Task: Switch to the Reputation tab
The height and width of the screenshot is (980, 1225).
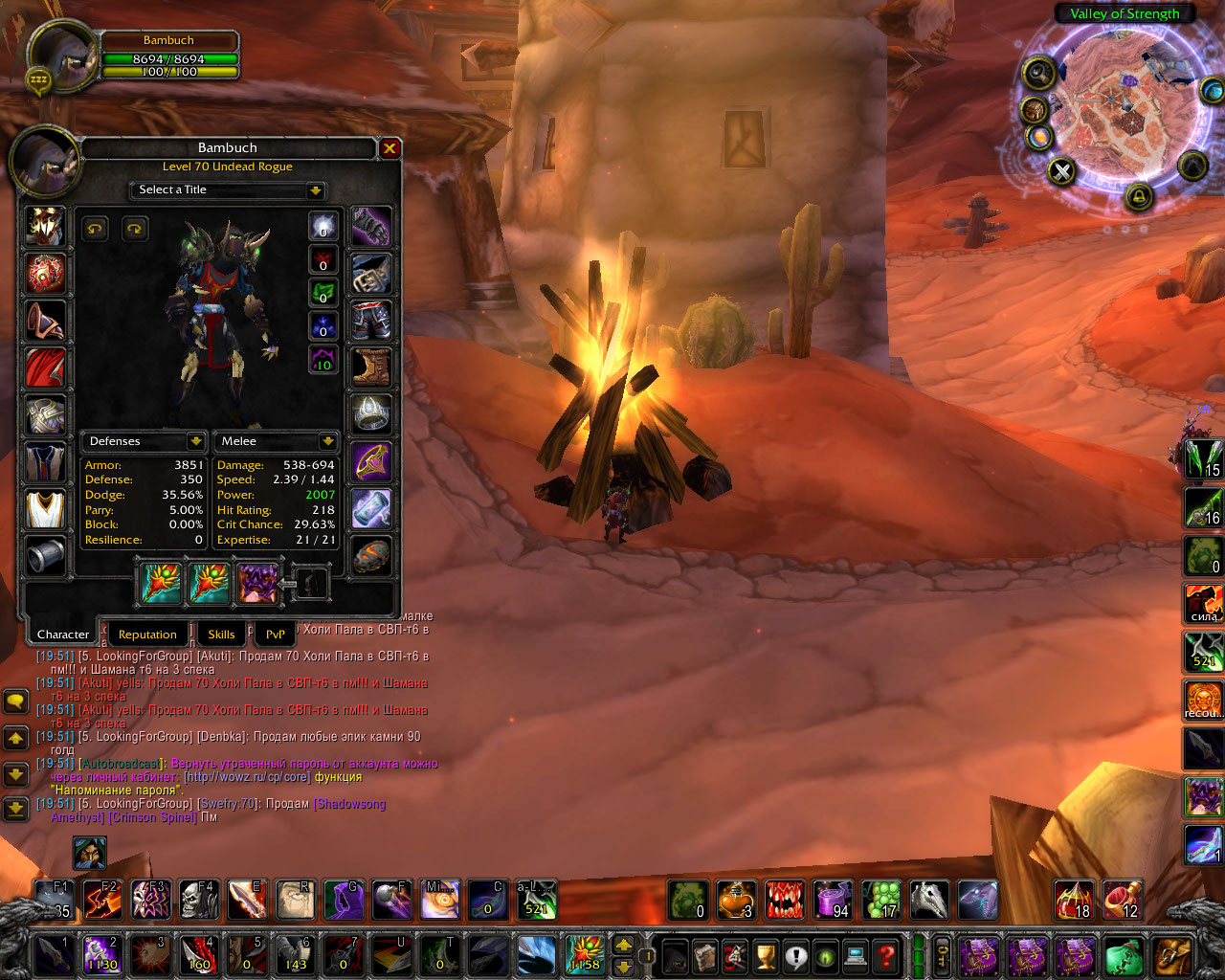Action: [147, 635]
